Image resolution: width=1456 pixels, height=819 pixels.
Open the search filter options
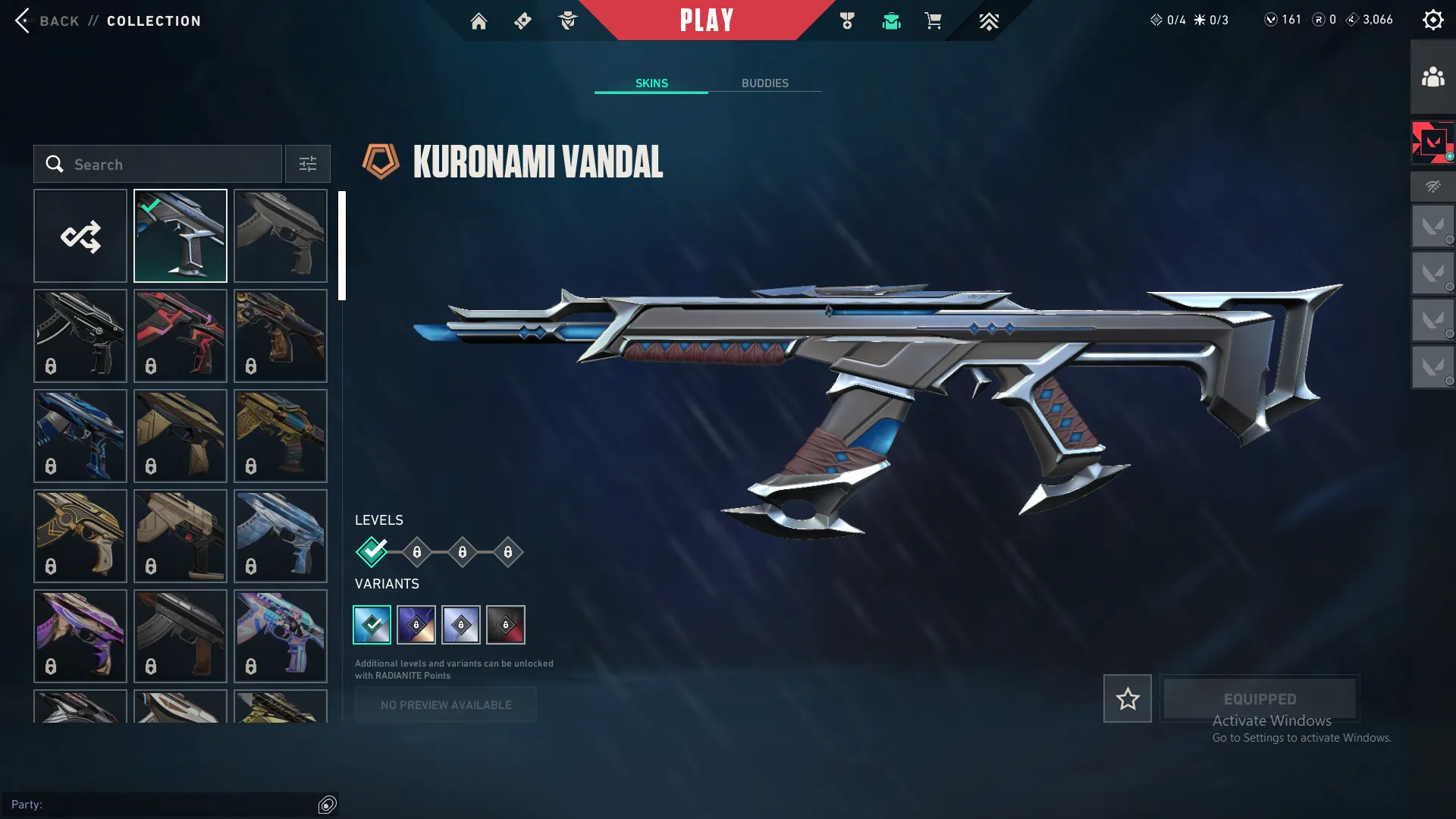[307, 164]
